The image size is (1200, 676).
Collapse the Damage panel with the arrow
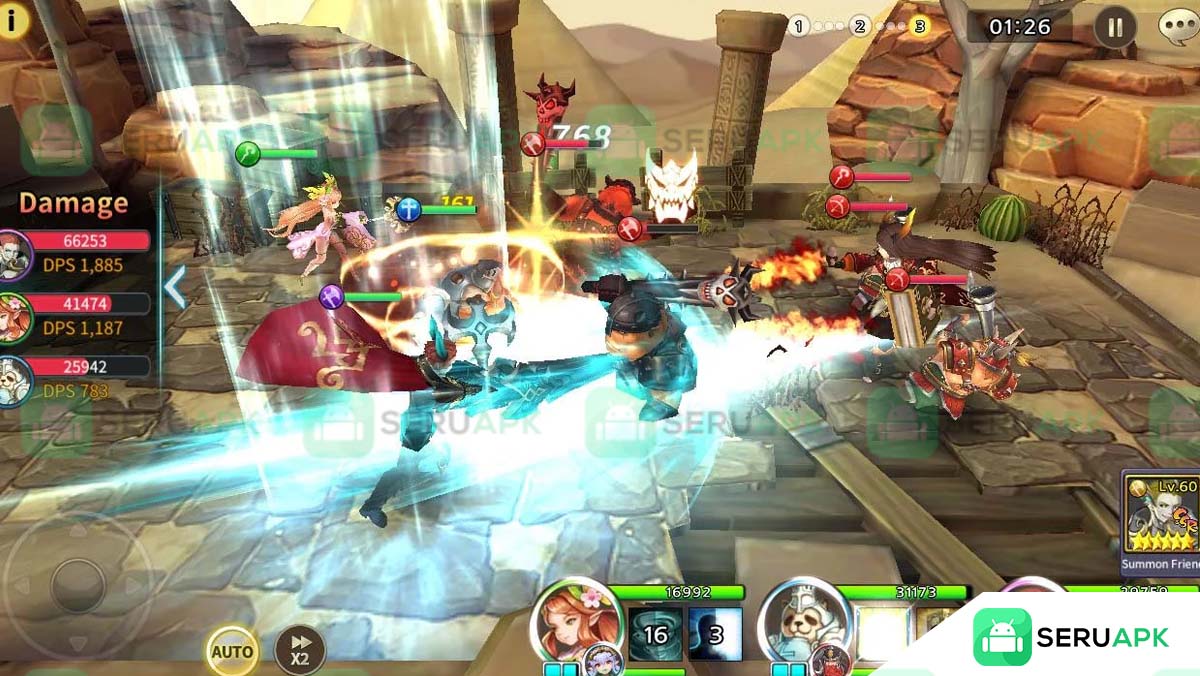click(x=175, y=287)
